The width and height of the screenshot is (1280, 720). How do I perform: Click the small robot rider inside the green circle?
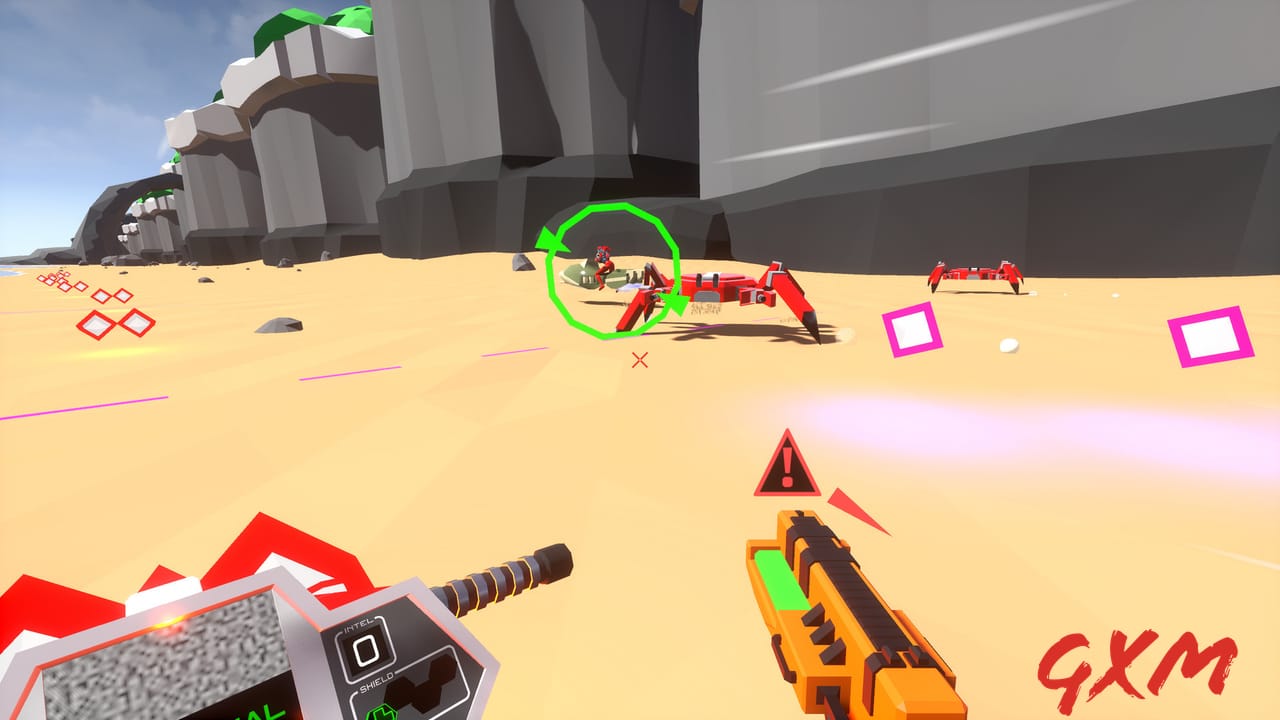click(x=605, y=260)
